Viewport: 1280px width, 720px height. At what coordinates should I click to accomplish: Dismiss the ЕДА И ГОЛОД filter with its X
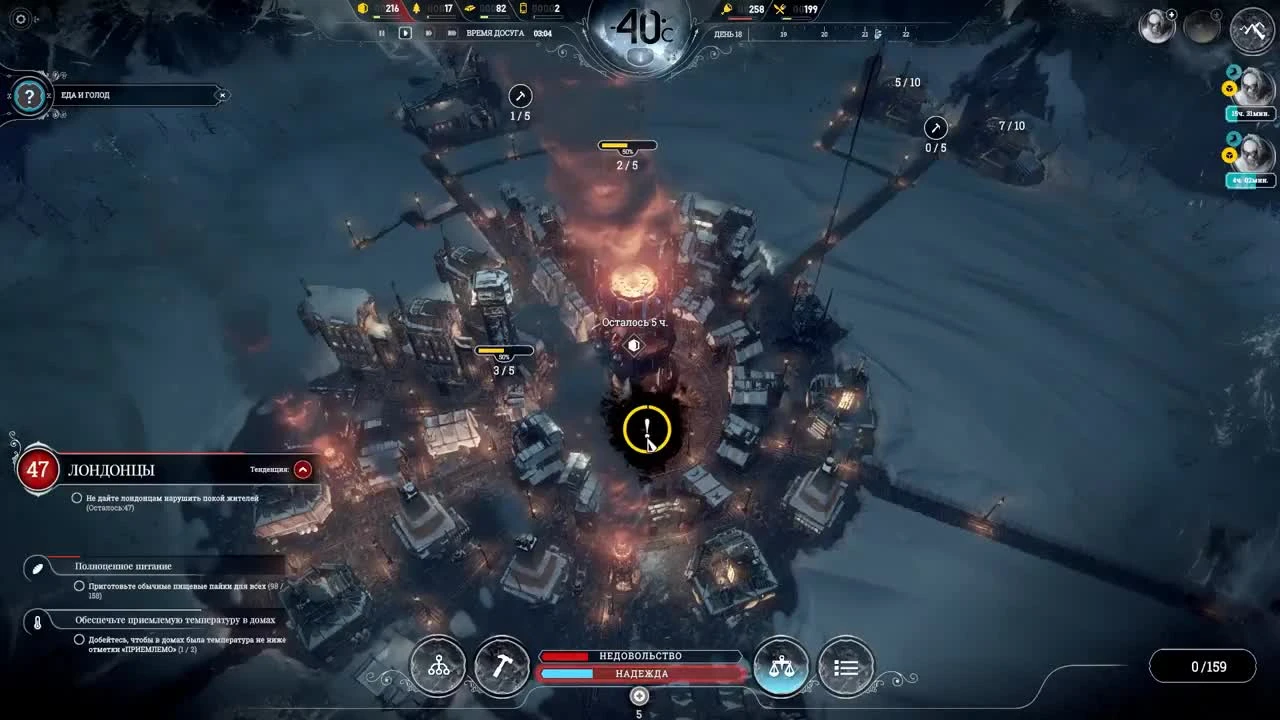(x=223, y=95)
